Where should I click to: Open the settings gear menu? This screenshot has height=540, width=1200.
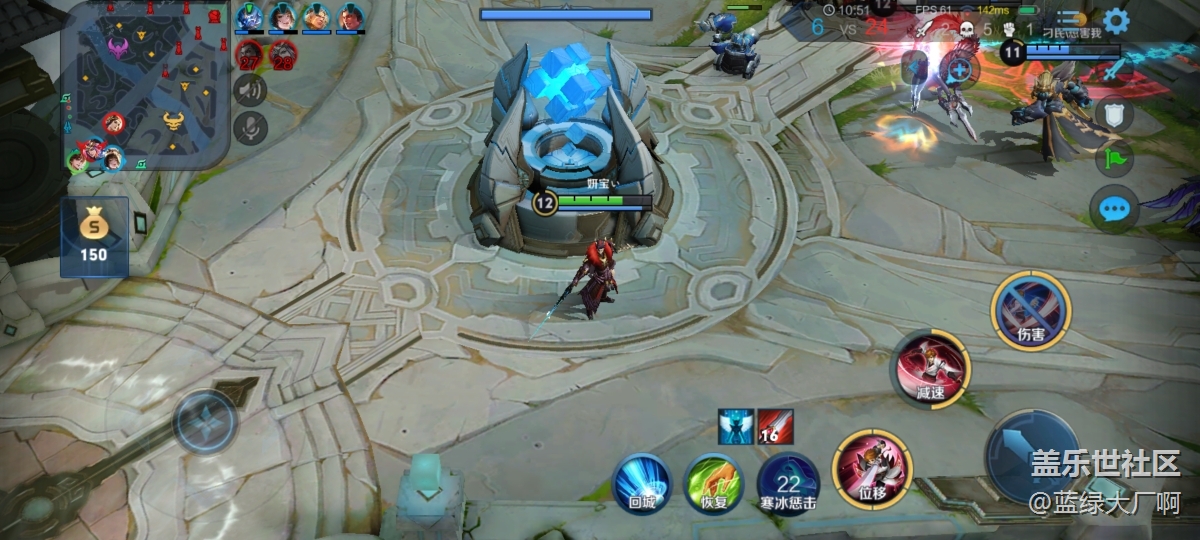pos(1116,20)
